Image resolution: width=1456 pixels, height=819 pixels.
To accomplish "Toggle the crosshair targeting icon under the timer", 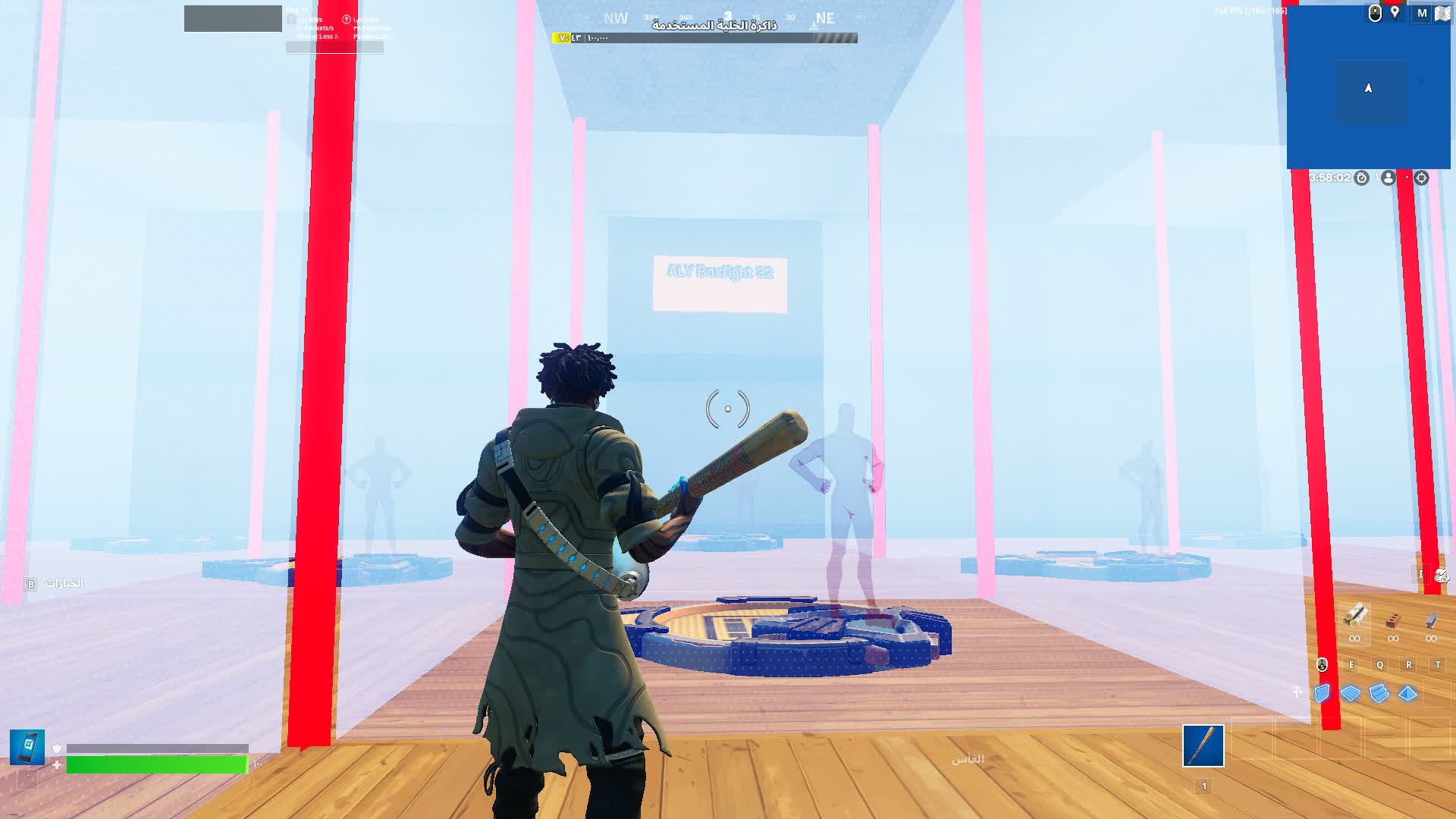I will tap(1420, 177).
